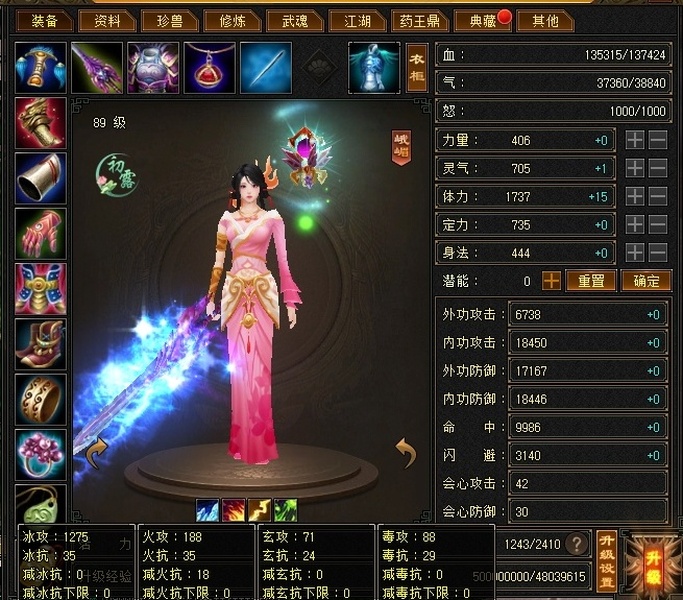Open the 江湖 tab
The width and height of the screenshot is (683, 600).
(356, 20)
